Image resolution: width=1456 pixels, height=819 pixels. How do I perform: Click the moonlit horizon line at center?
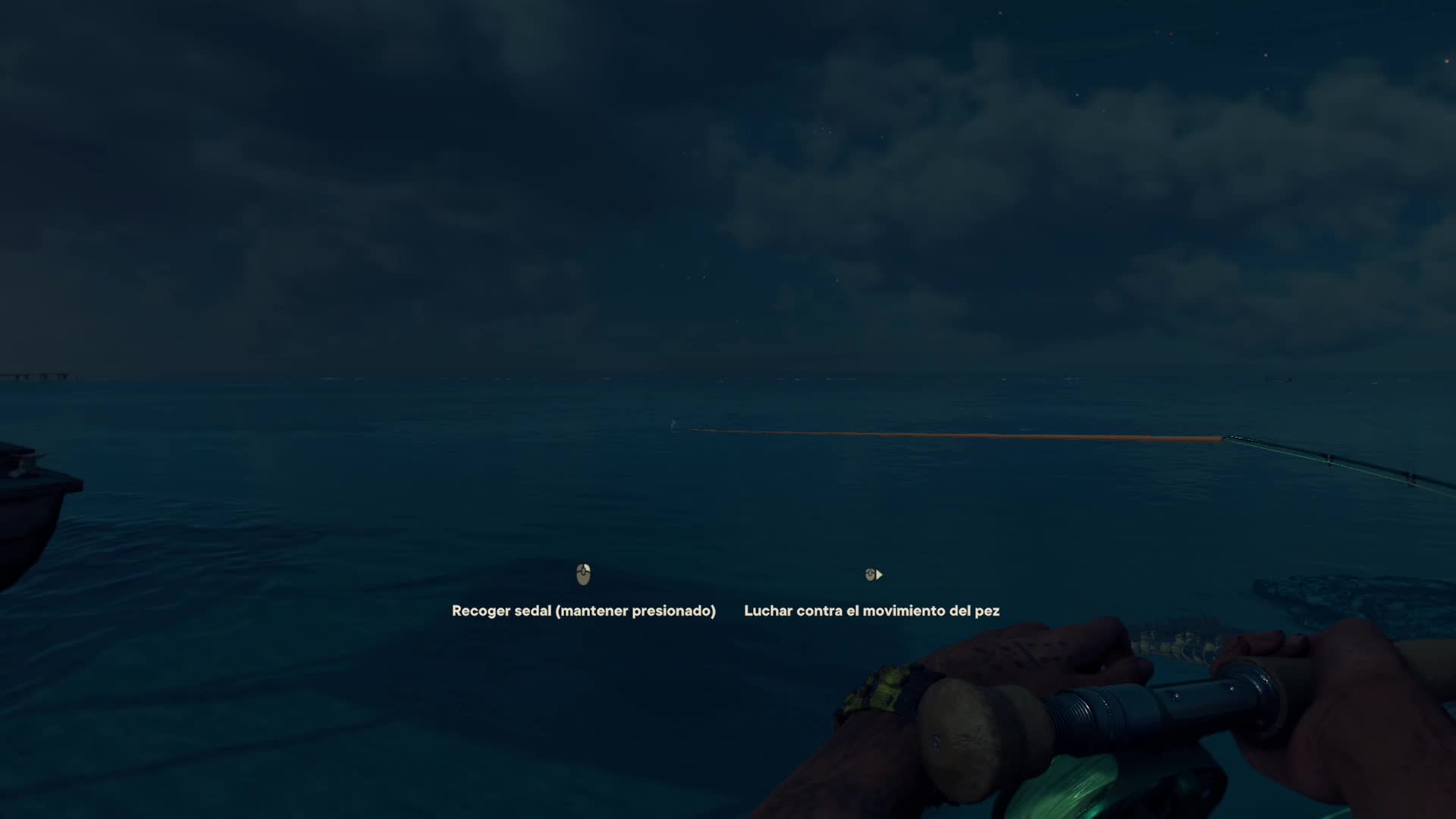point(728,377)
